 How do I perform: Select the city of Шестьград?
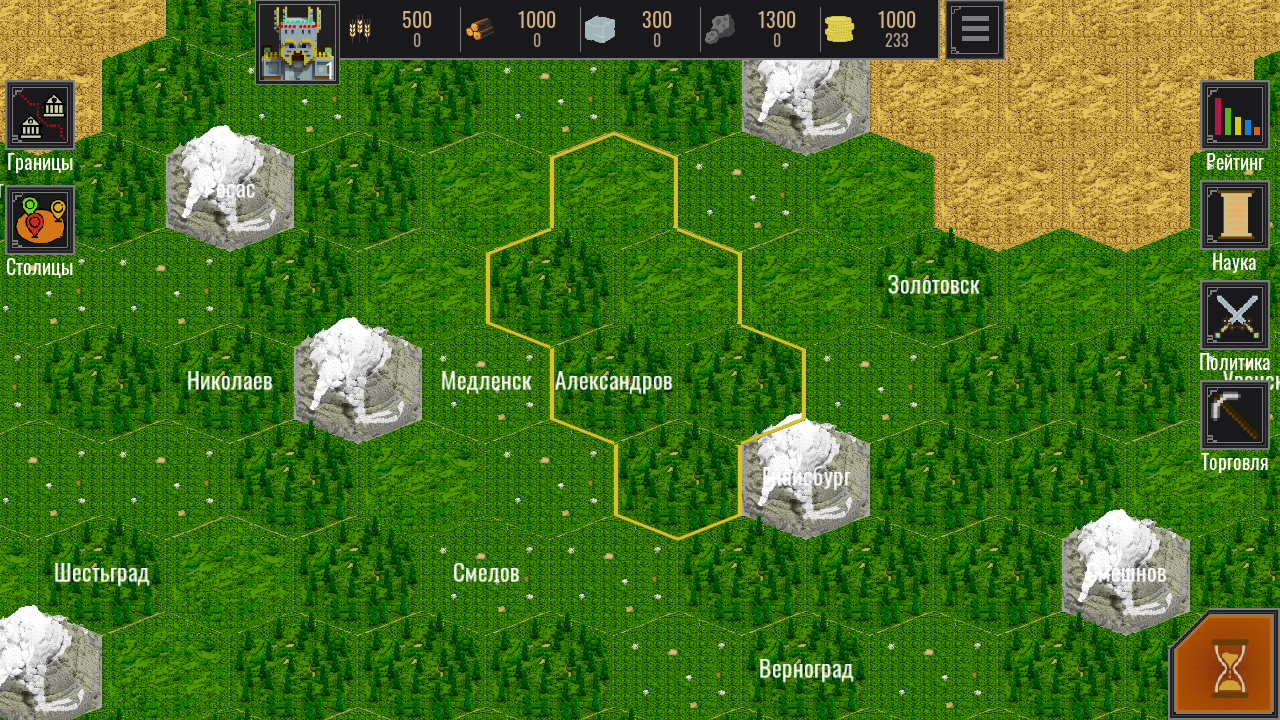100,573
